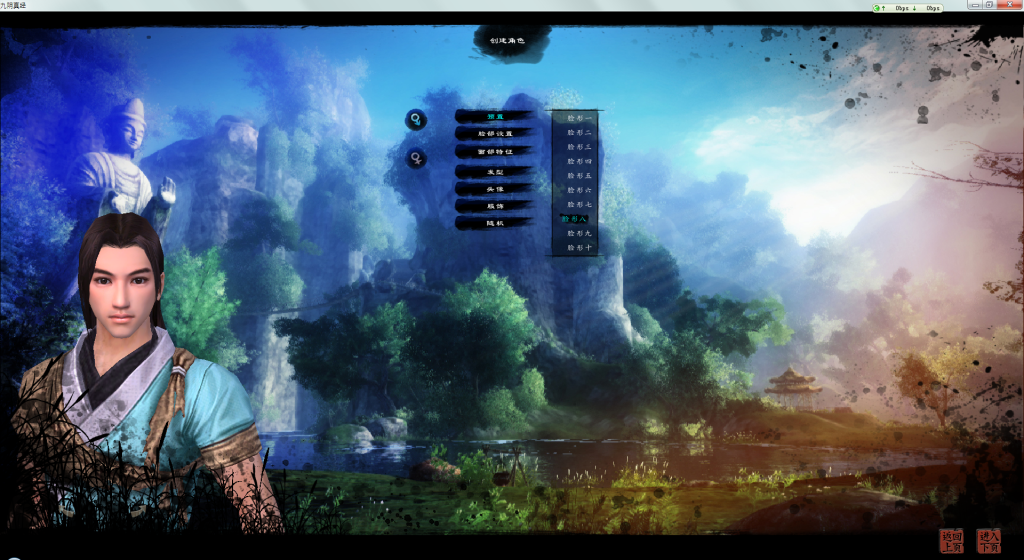The width and height of the screenshot is (1024, 560).
Task: Proceed with the 进入下页 seal button
Action: [x=988, y=541]
